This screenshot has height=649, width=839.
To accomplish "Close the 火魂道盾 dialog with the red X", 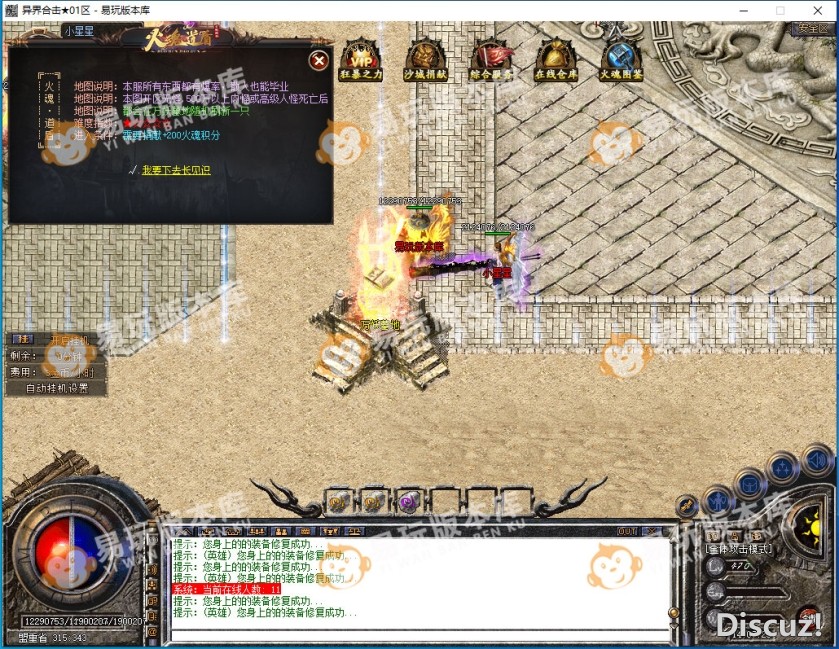I will (318, 61).
